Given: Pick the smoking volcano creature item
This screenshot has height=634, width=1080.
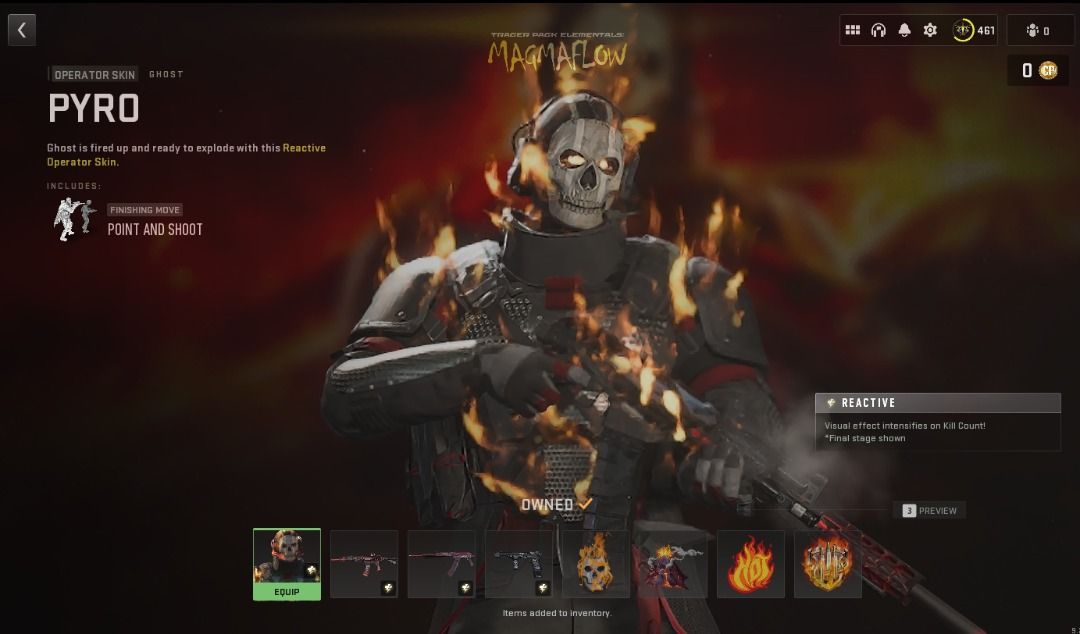Looking at the screenshot, I should coord(673,564).
